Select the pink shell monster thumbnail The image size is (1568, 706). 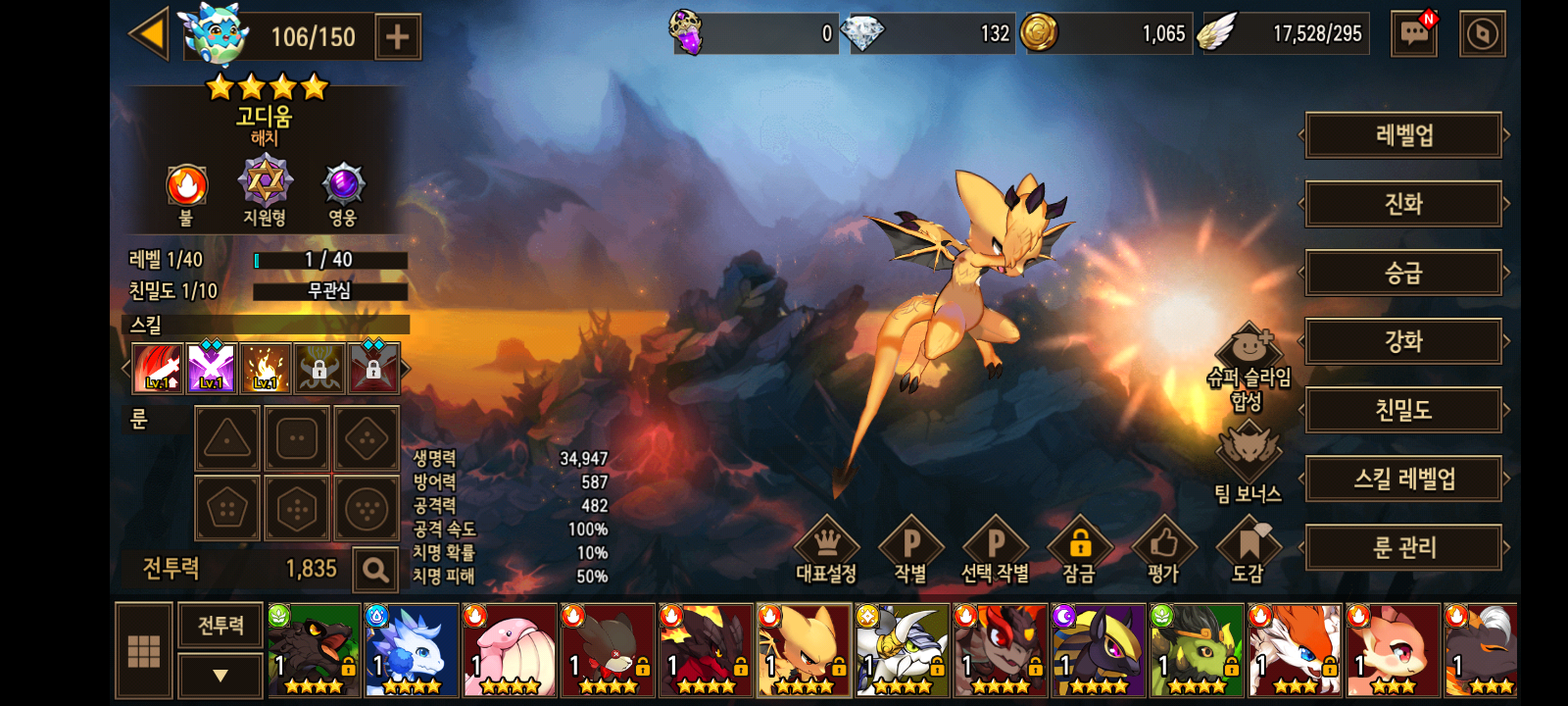510,650
